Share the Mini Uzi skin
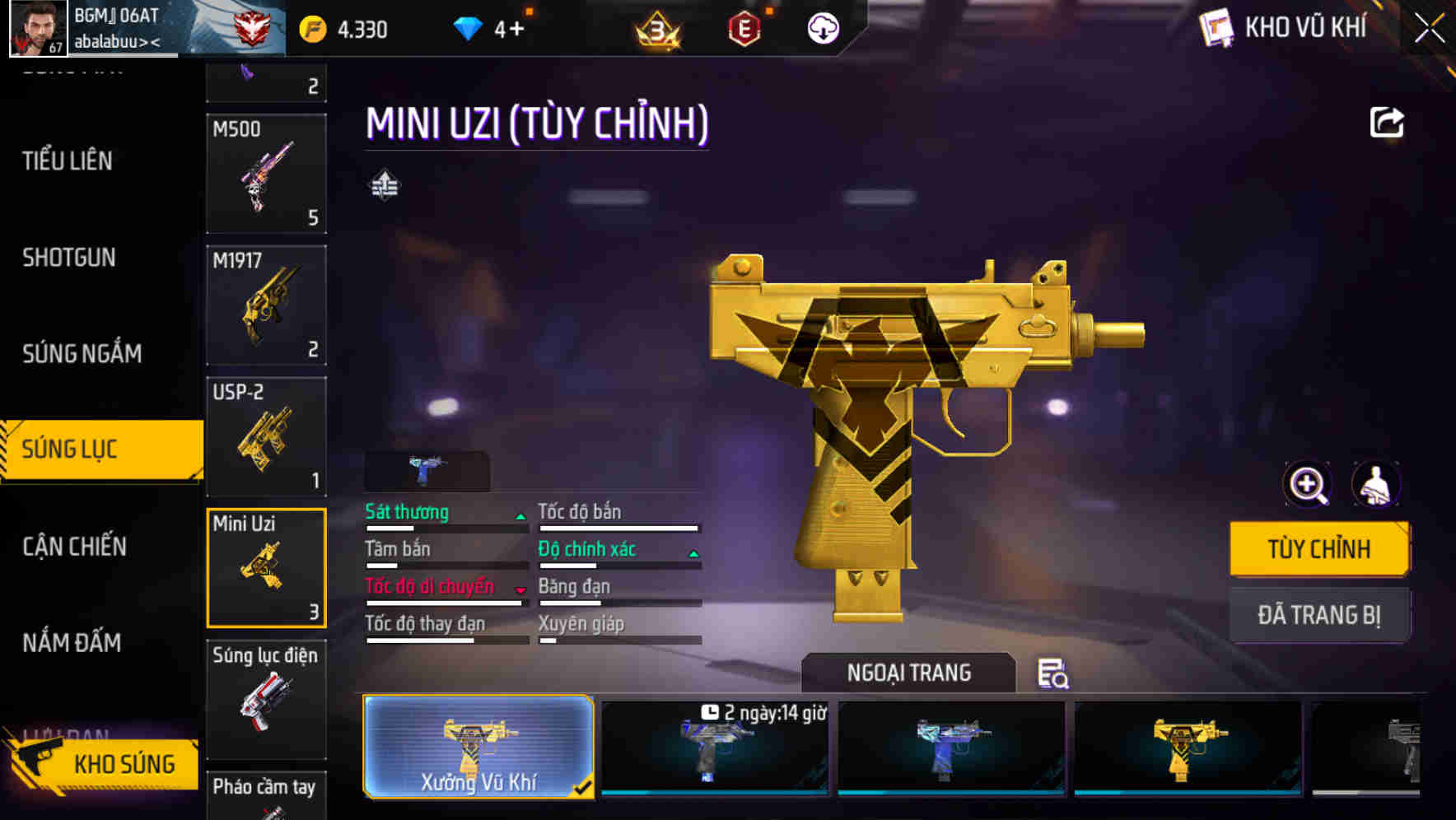Image resolution: width=1456 pixels, height=820 pixels. coord(1386,123)
